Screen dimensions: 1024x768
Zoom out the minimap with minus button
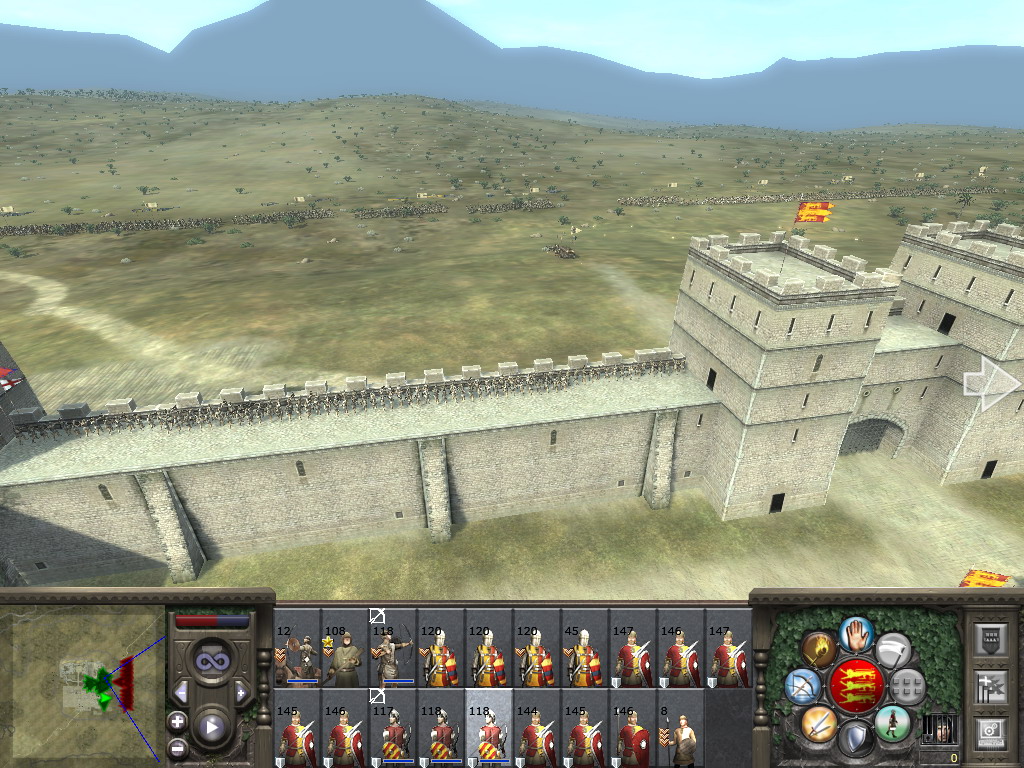click(x=177, y=746)
